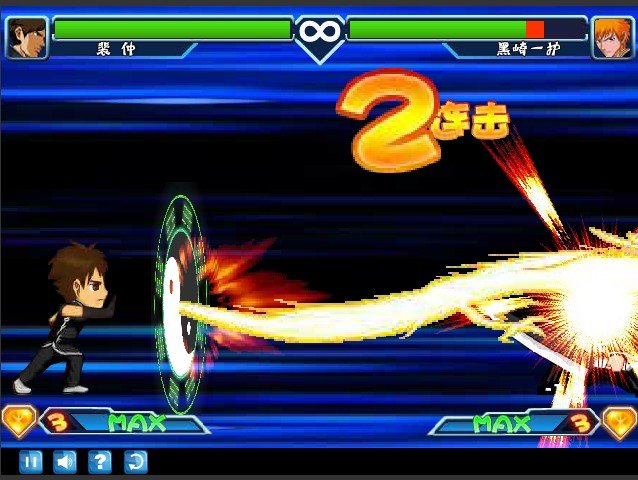638x480 pixels.
Task: Toggle the sound speaker button
Action: tap(65, 461)
